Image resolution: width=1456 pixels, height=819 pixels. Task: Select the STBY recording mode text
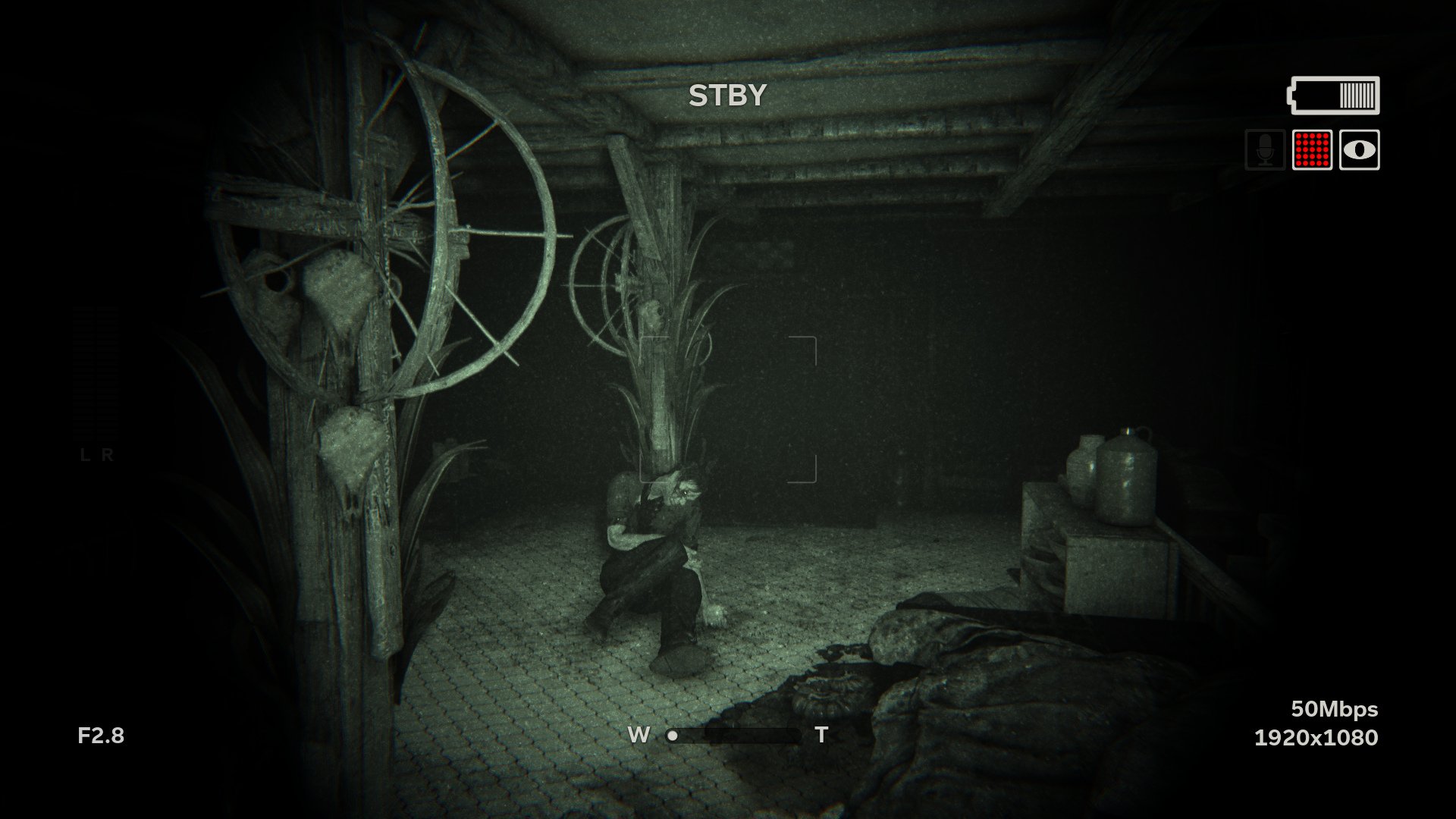(726, 95)
